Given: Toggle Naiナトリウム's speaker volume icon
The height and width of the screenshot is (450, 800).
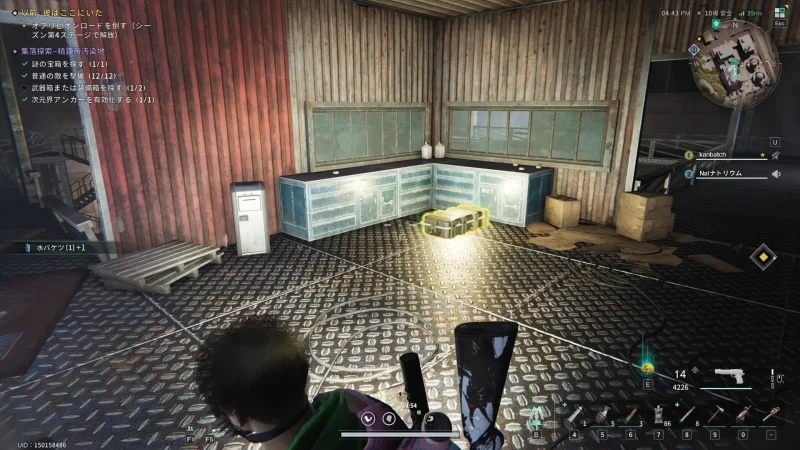Looking at the screenshot, I should click(x=775, y=173).
